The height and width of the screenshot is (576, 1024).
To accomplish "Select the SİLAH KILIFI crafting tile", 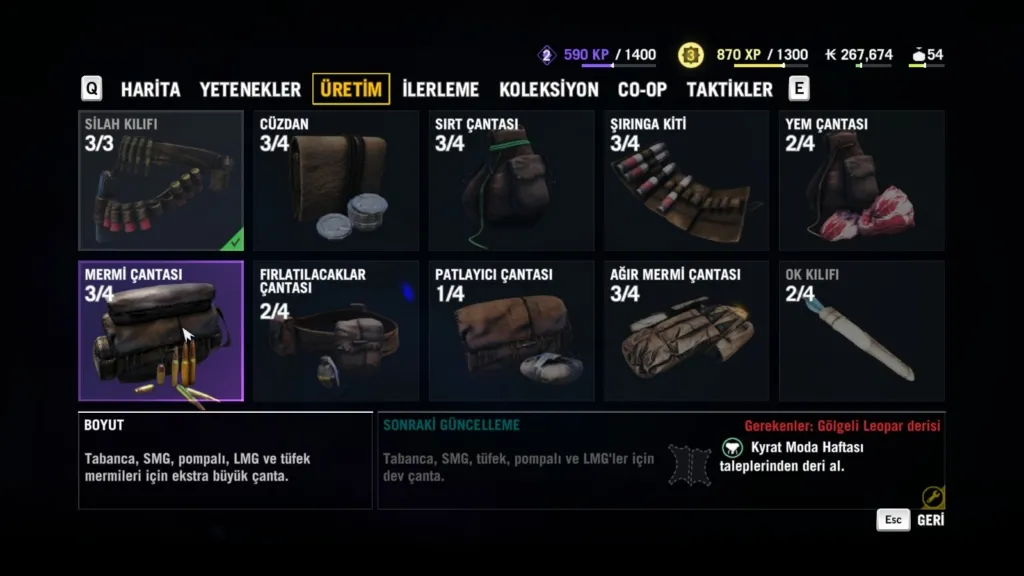I will 161,181.
